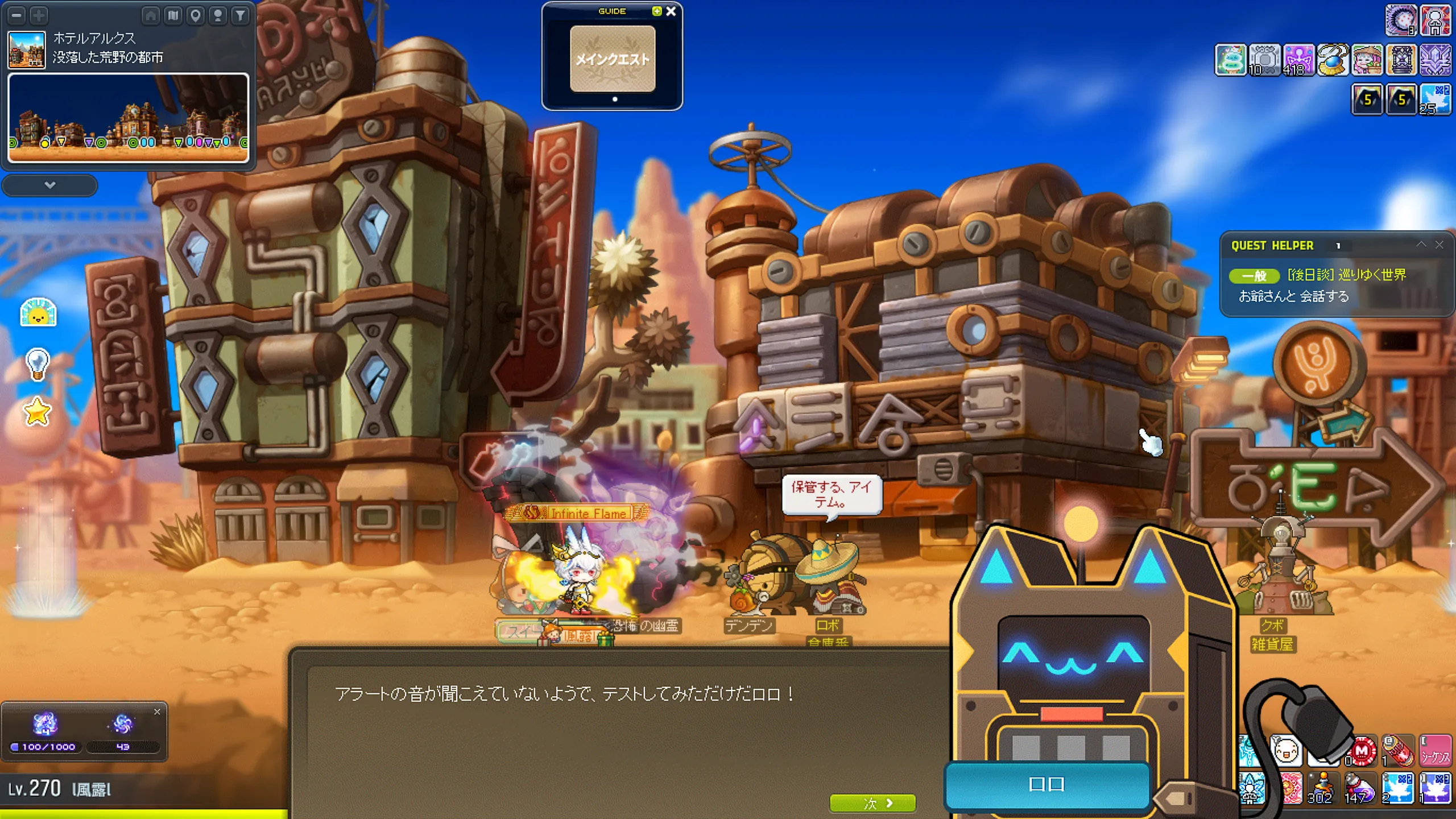Screen dimensions: 1456x819
Task: Click the house icon on the minimap bar
Action: coord(151,15)
